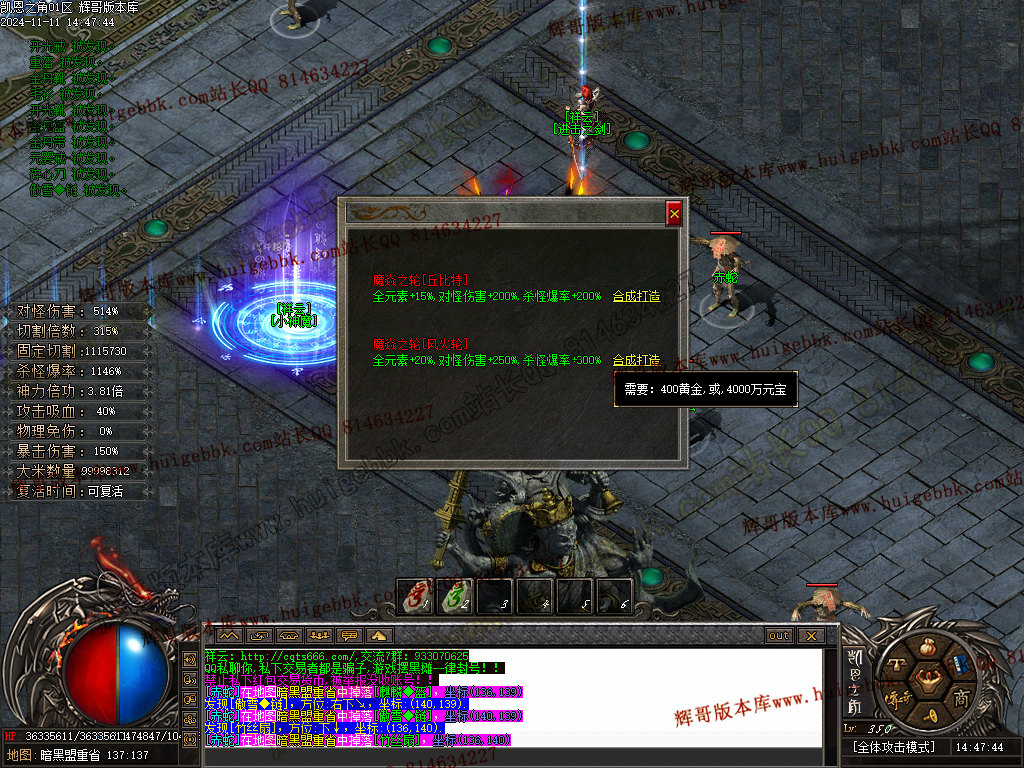The image size is (1024, 768).
Task: Open the balance scales icon in the radial menu
Action: (895, 663)
